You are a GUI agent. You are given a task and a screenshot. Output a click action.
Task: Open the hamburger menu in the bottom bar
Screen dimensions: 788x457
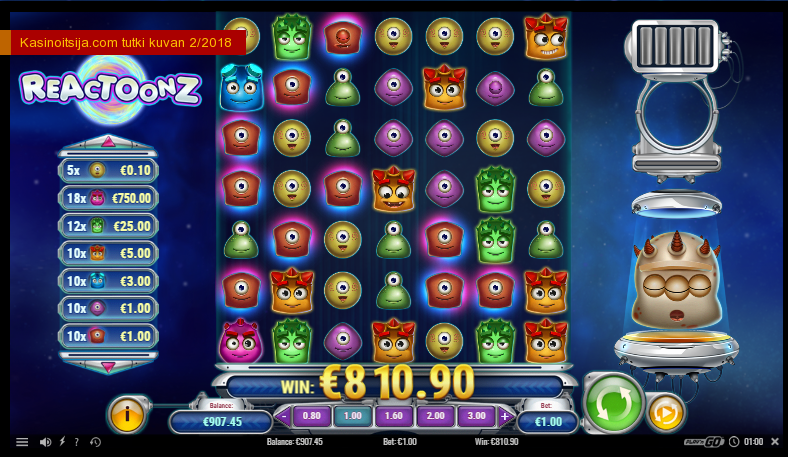[22, 442]
